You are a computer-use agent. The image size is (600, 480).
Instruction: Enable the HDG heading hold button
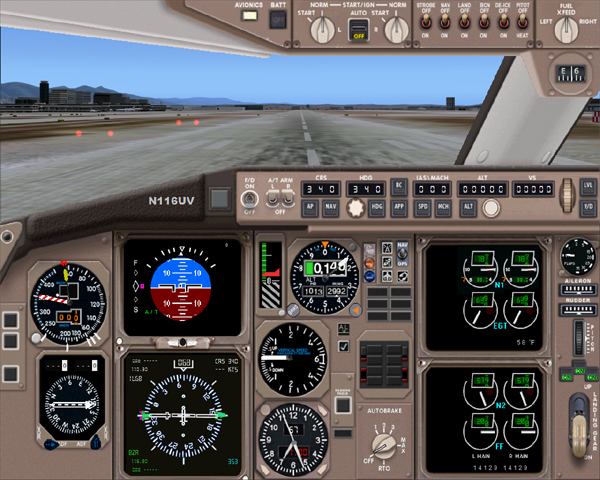pos(377,207)
